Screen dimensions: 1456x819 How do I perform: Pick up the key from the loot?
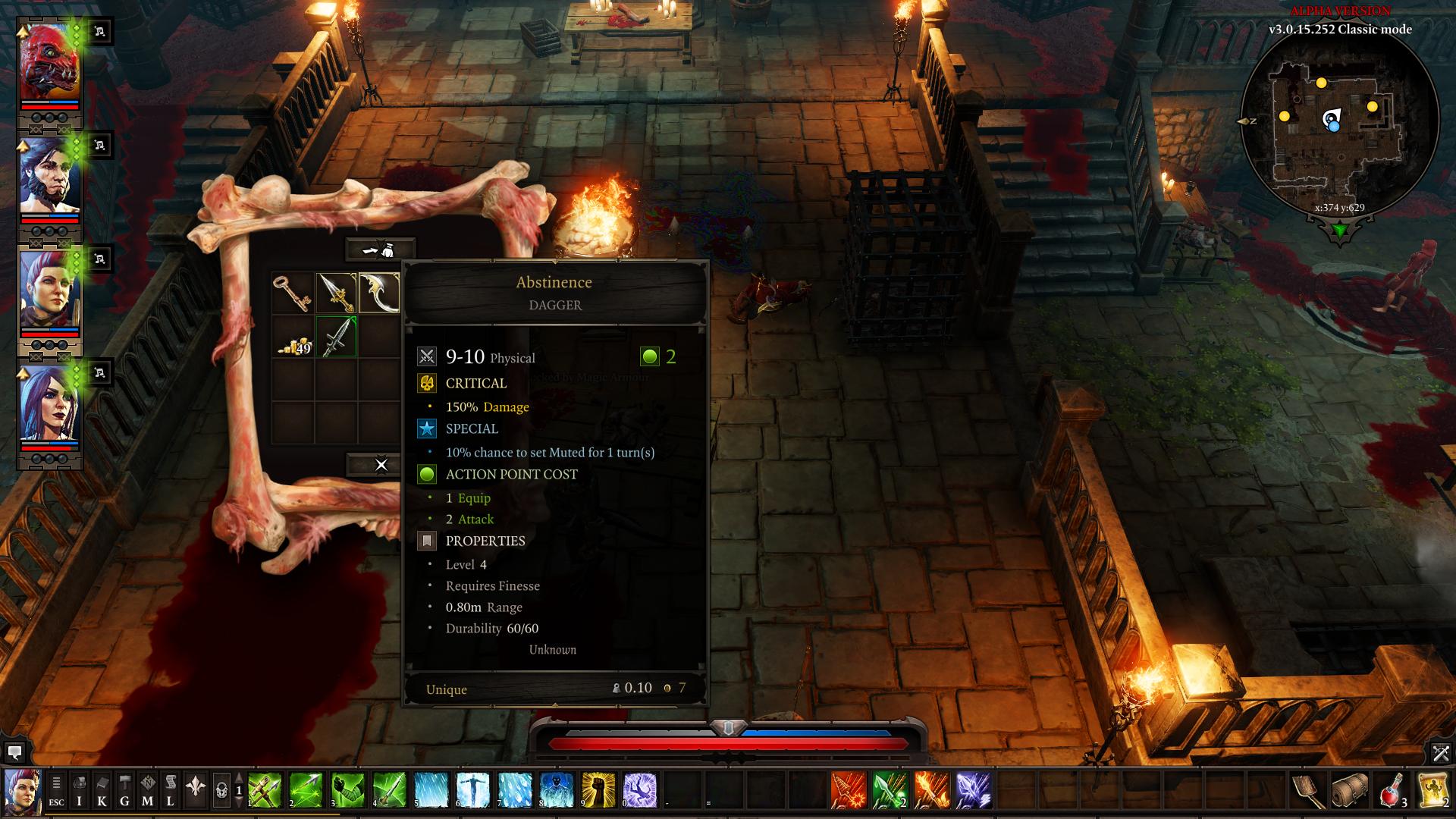pyautogui.click(x=293, y=293)
